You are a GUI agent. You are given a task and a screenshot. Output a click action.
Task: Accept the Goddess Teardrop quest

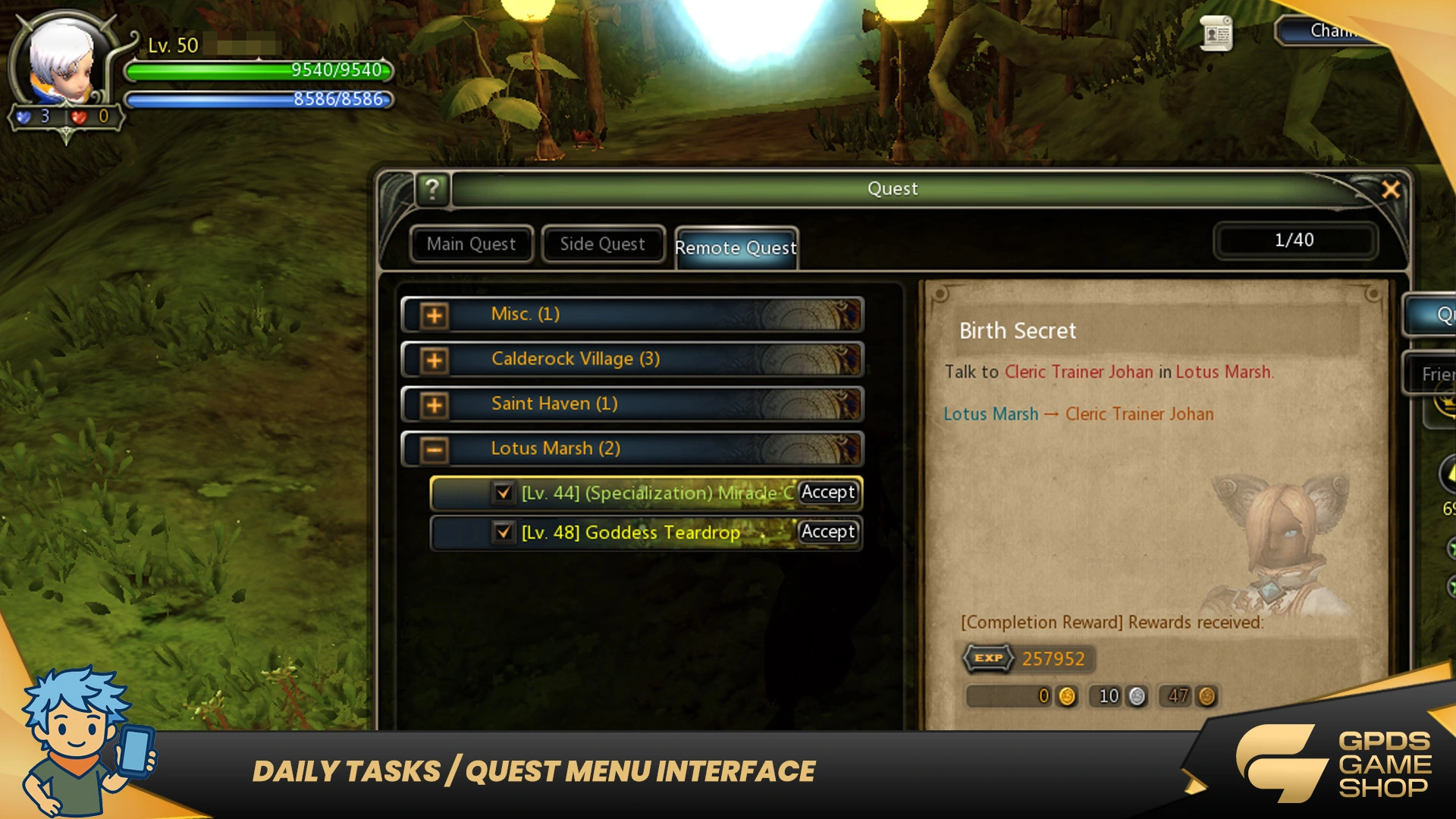click(x=828, y=532)
